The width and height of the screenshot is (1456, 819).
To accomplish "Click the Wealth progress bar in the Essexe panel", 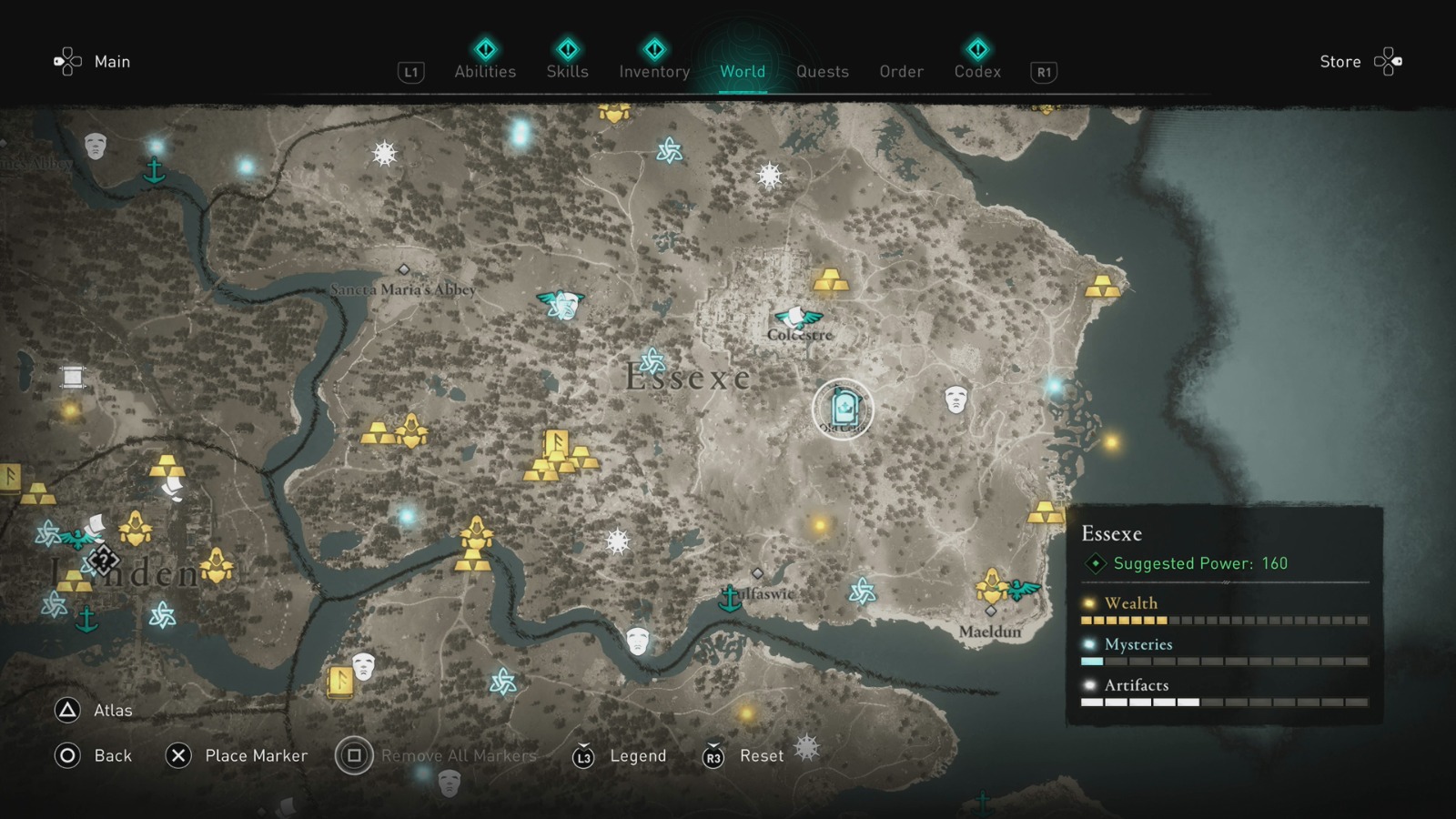I will 1224,620.
